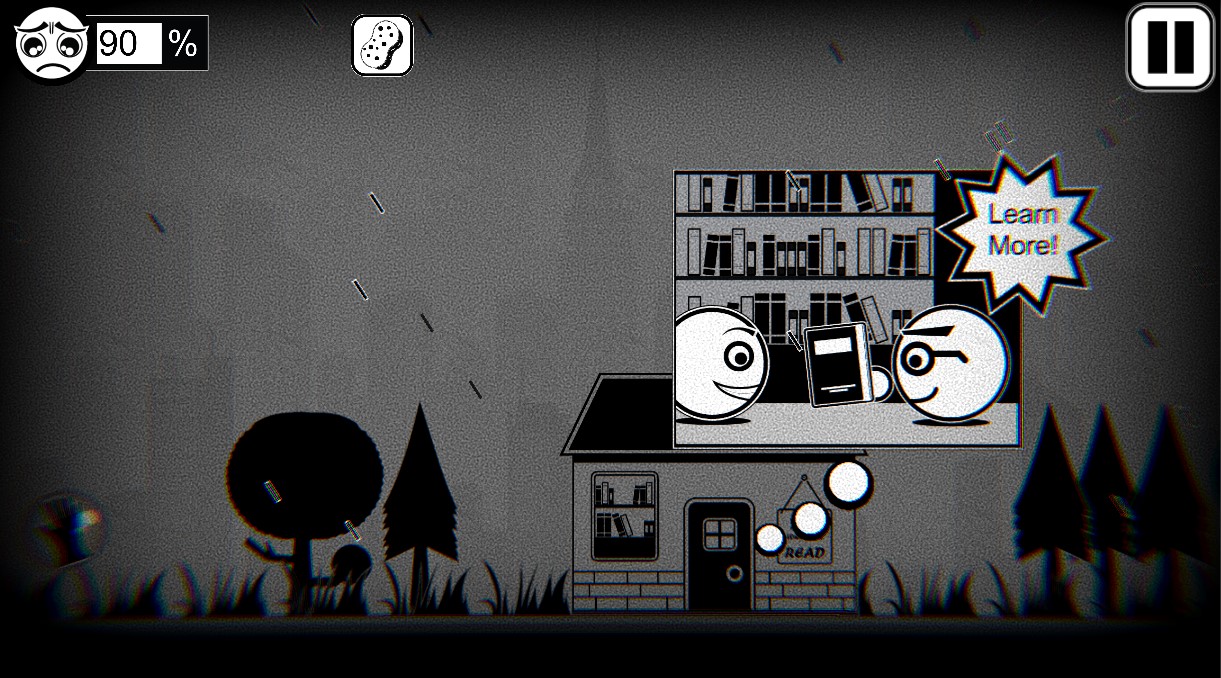This screenshot has width=1221, height=678.
Task: Click the Learn More! starburst
Action: (1022, 230)
